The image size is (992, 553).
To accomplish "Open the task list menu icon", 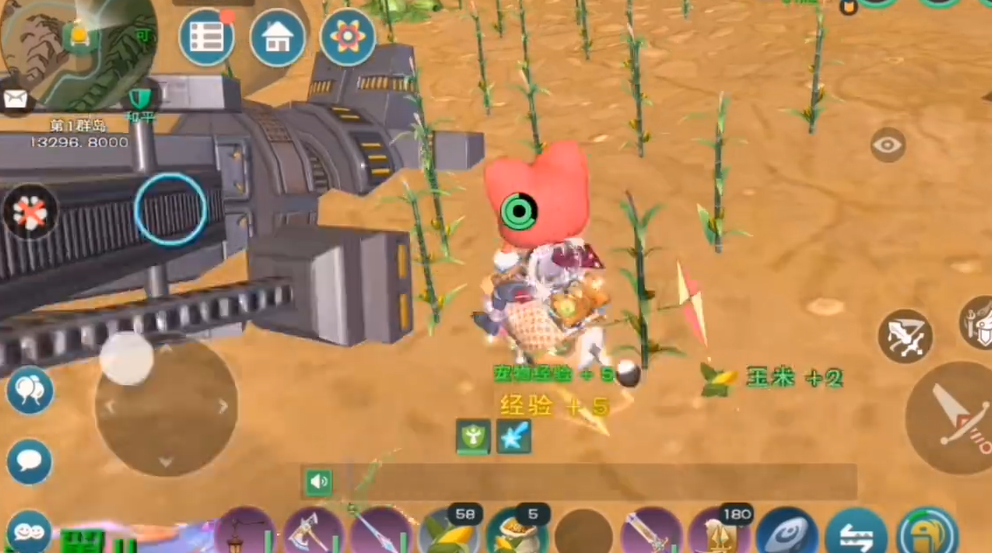I will (207, 38).
